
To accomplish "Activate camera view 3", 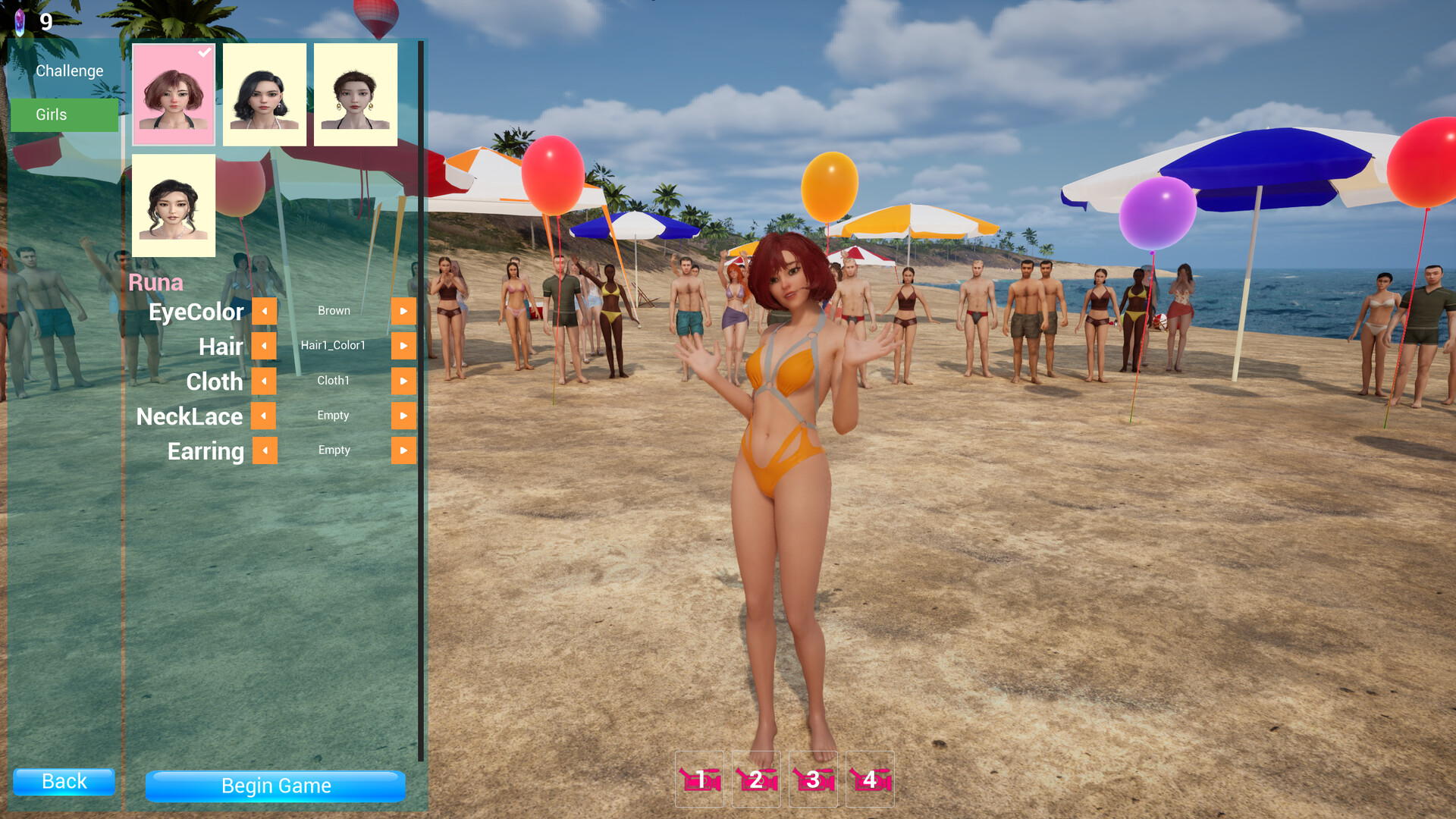I will click(x=812, y=779).
